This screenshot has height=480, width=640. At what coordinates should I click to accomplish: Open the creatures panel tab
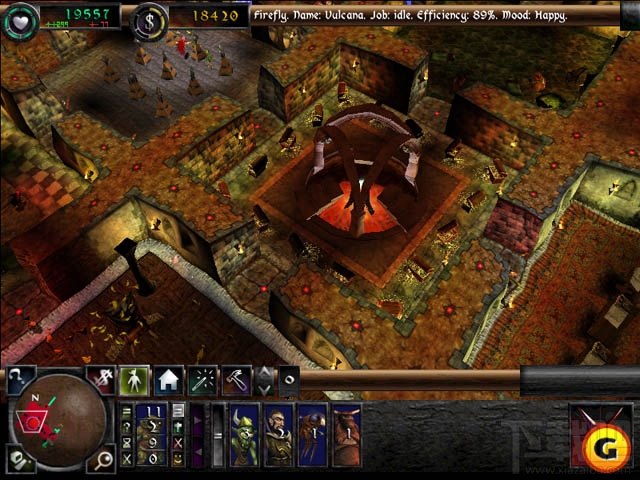point(134,380)
